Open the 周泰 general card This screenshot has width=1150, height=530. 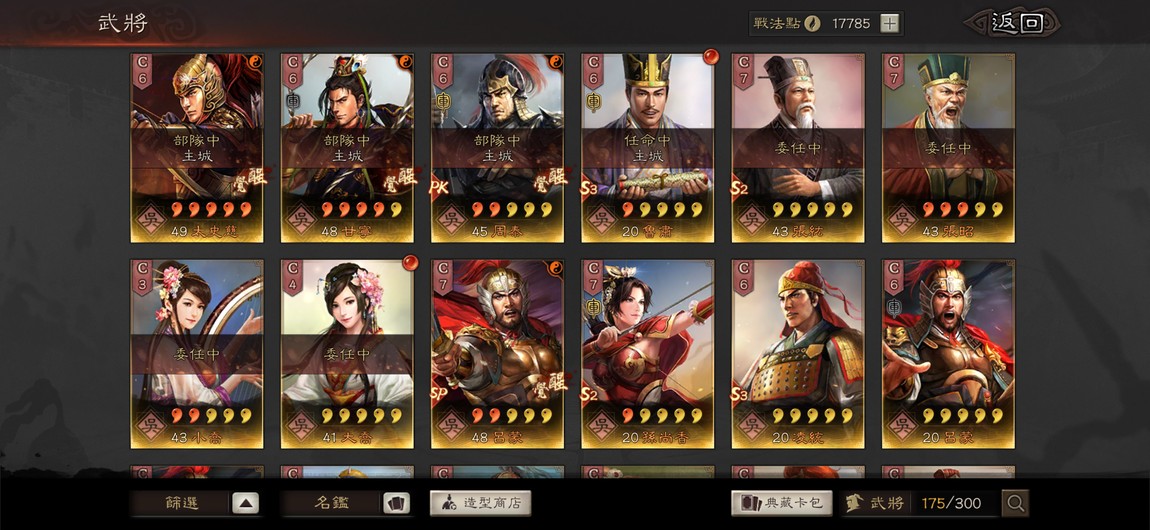(x=497, y=147)
